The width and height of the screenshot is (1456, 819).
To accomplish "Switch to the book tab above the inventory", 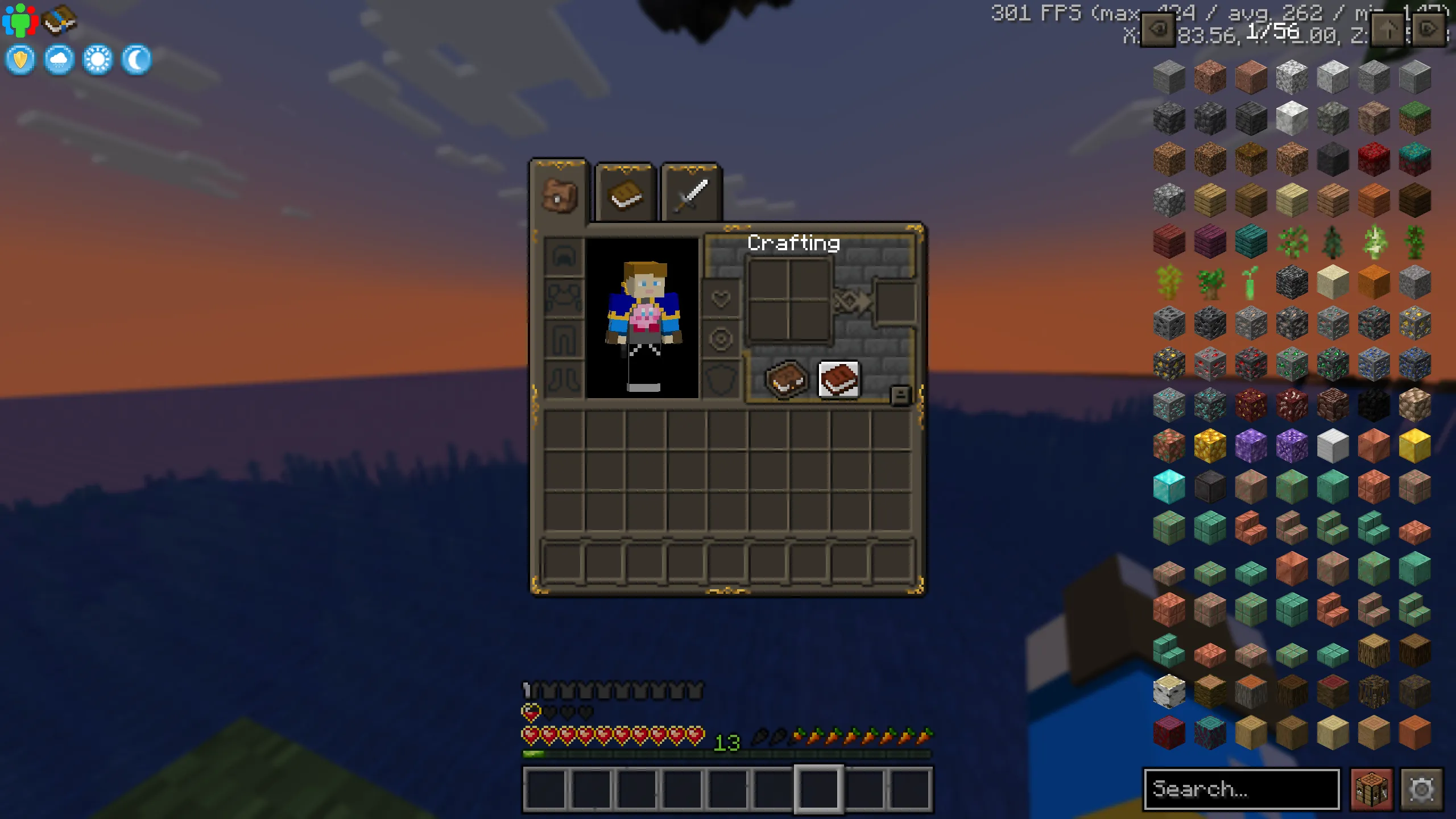I will [624, 193].
